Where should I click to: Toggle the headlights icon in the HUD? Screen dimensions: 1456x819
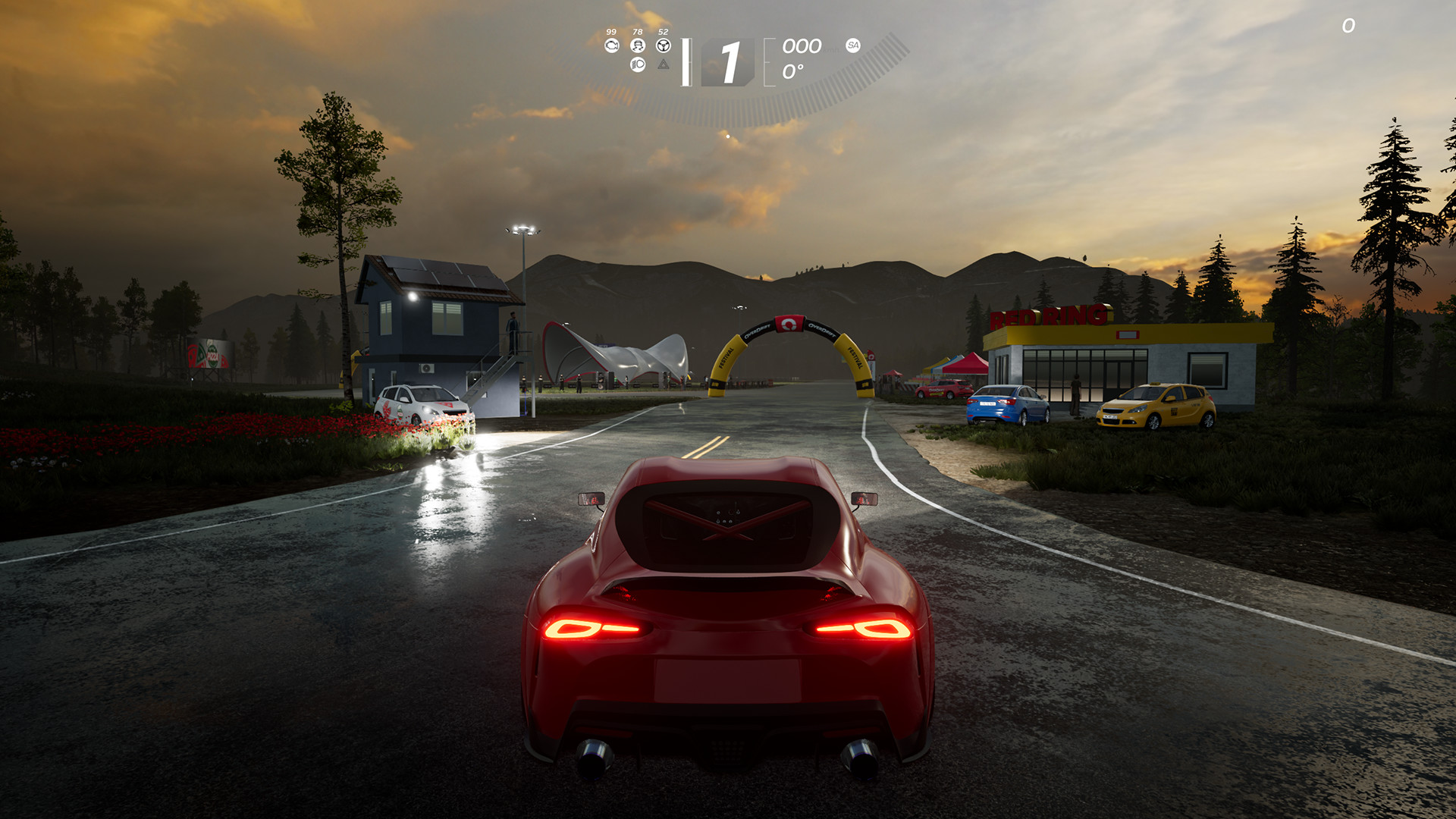pyautogui.click(x=637, y=65)
